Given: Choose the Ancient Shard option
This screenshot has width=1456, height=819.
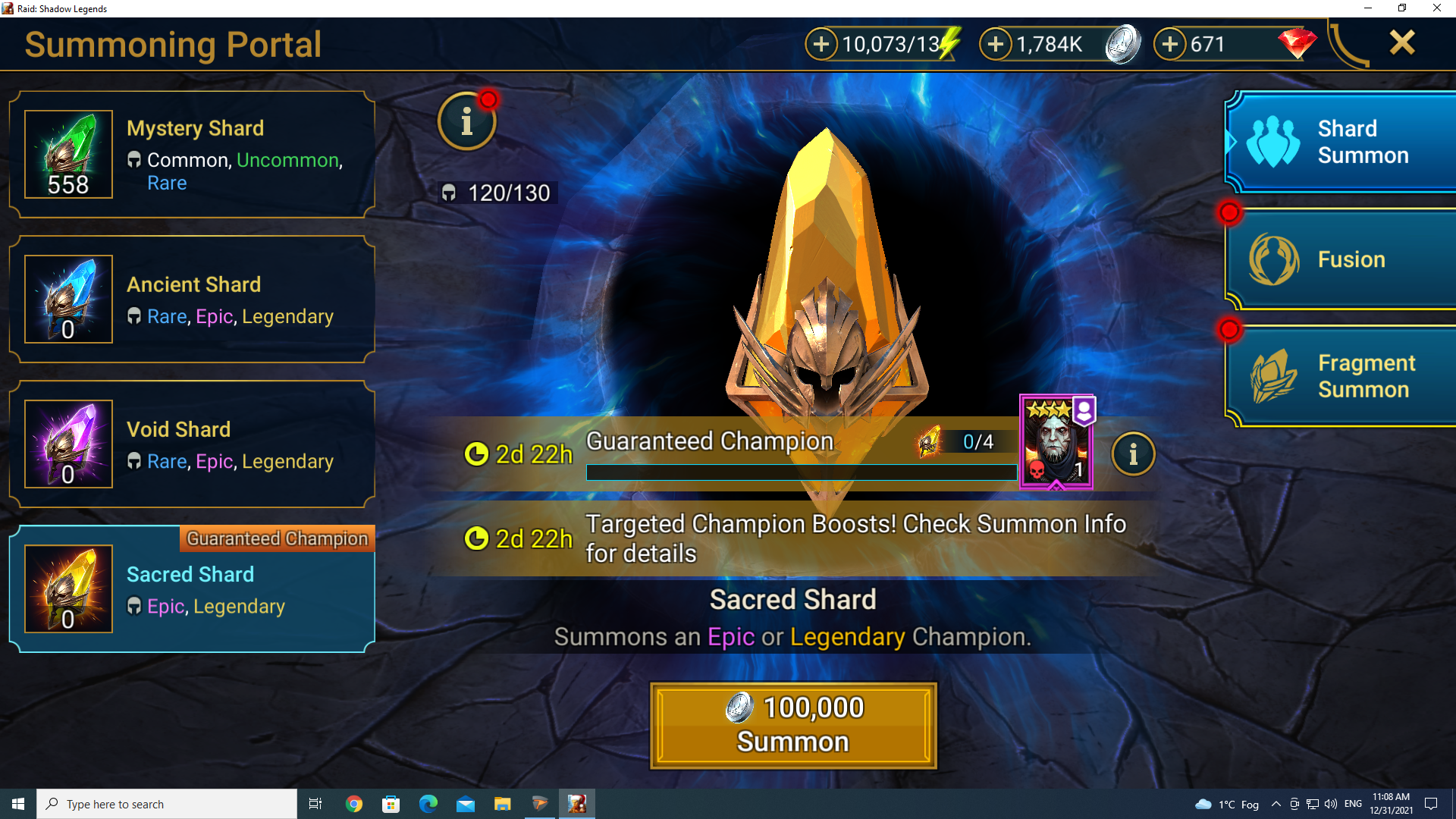Looking at the screenshot, I should 192,300.
